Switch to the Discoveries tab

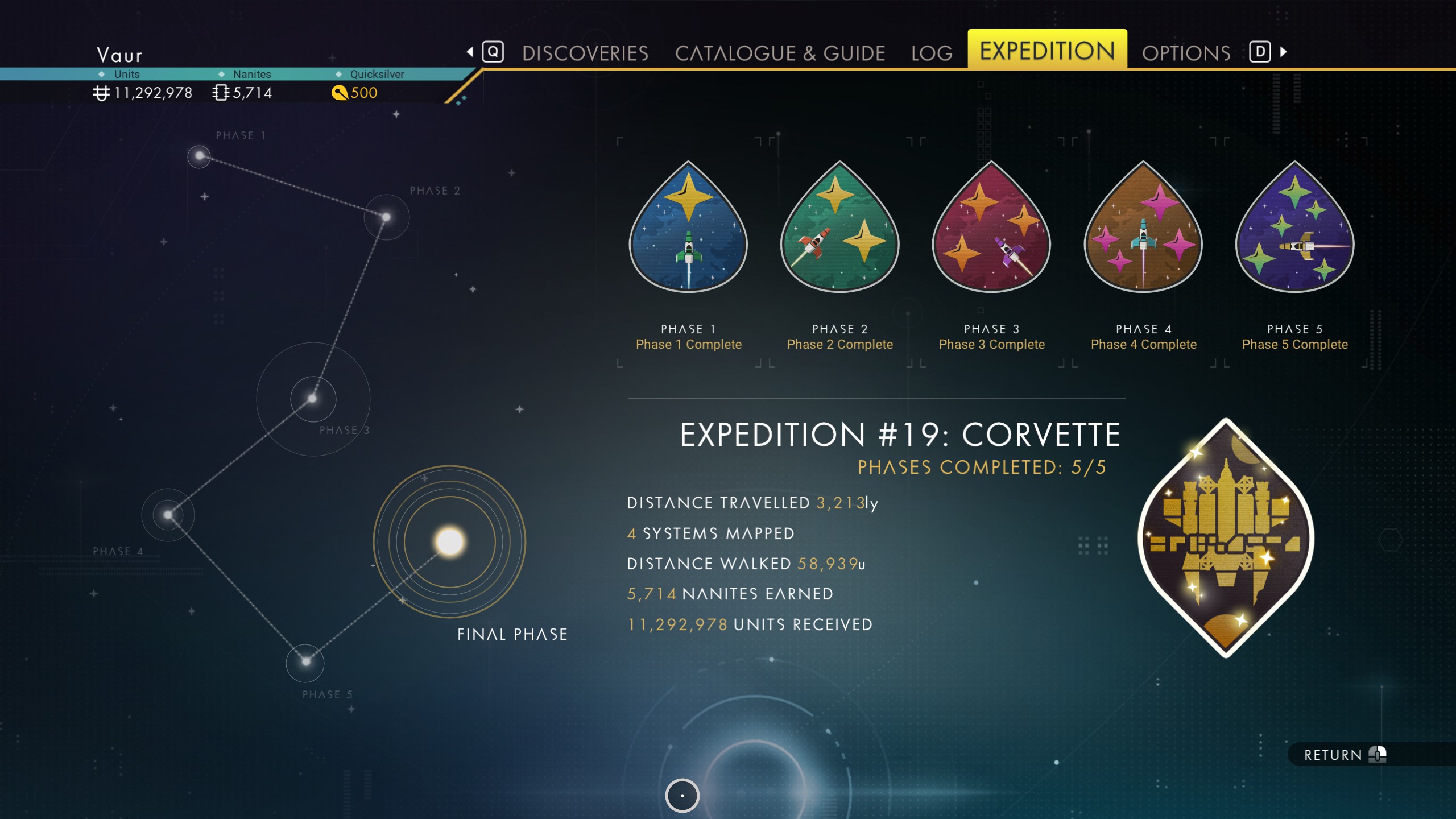[585, 53]
